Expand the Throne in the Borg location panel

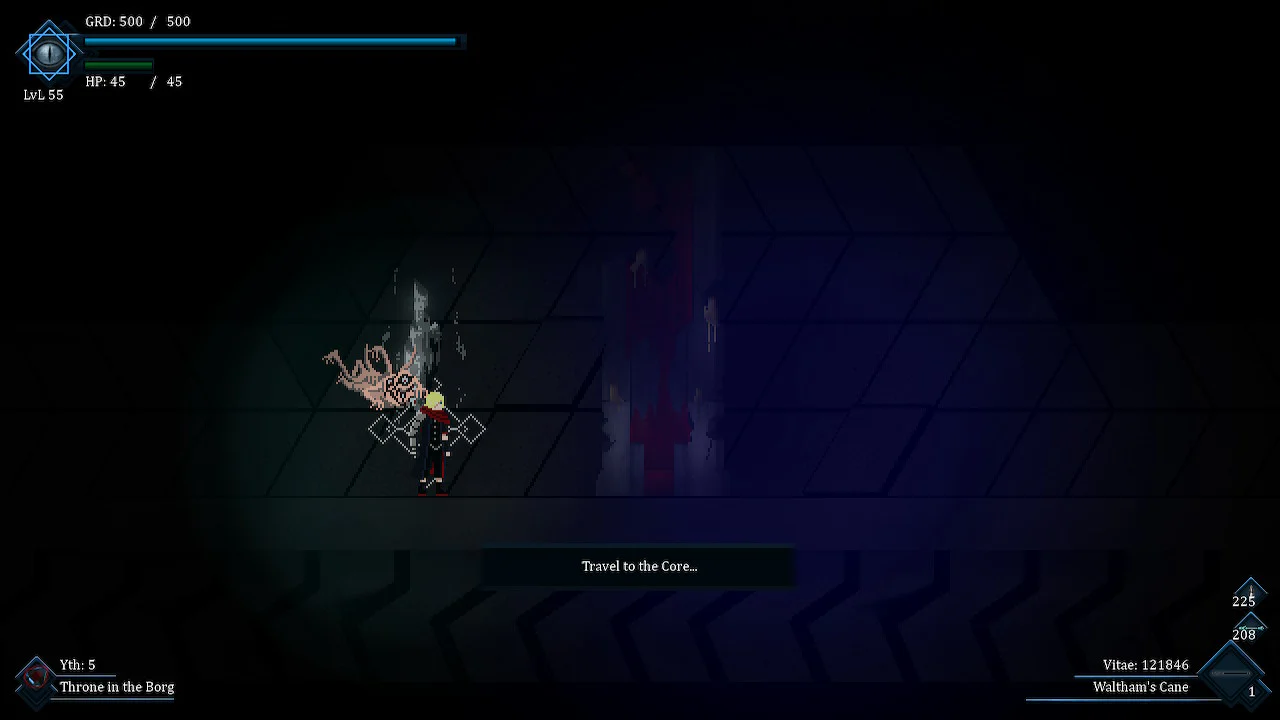[x=116, y=688]
